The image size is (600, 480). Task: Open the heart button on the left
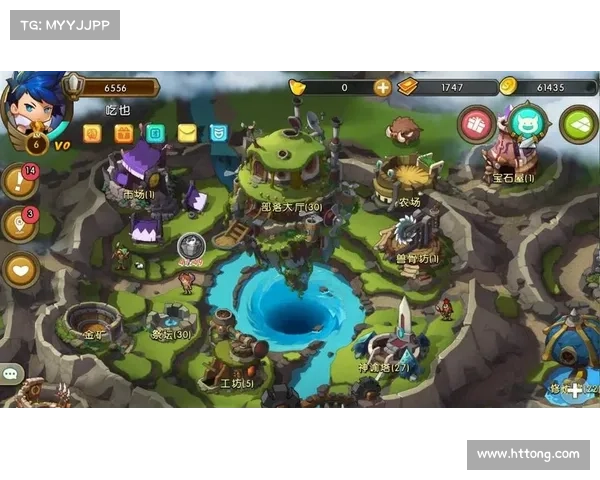pyautogui.click(x=20, y=268)
